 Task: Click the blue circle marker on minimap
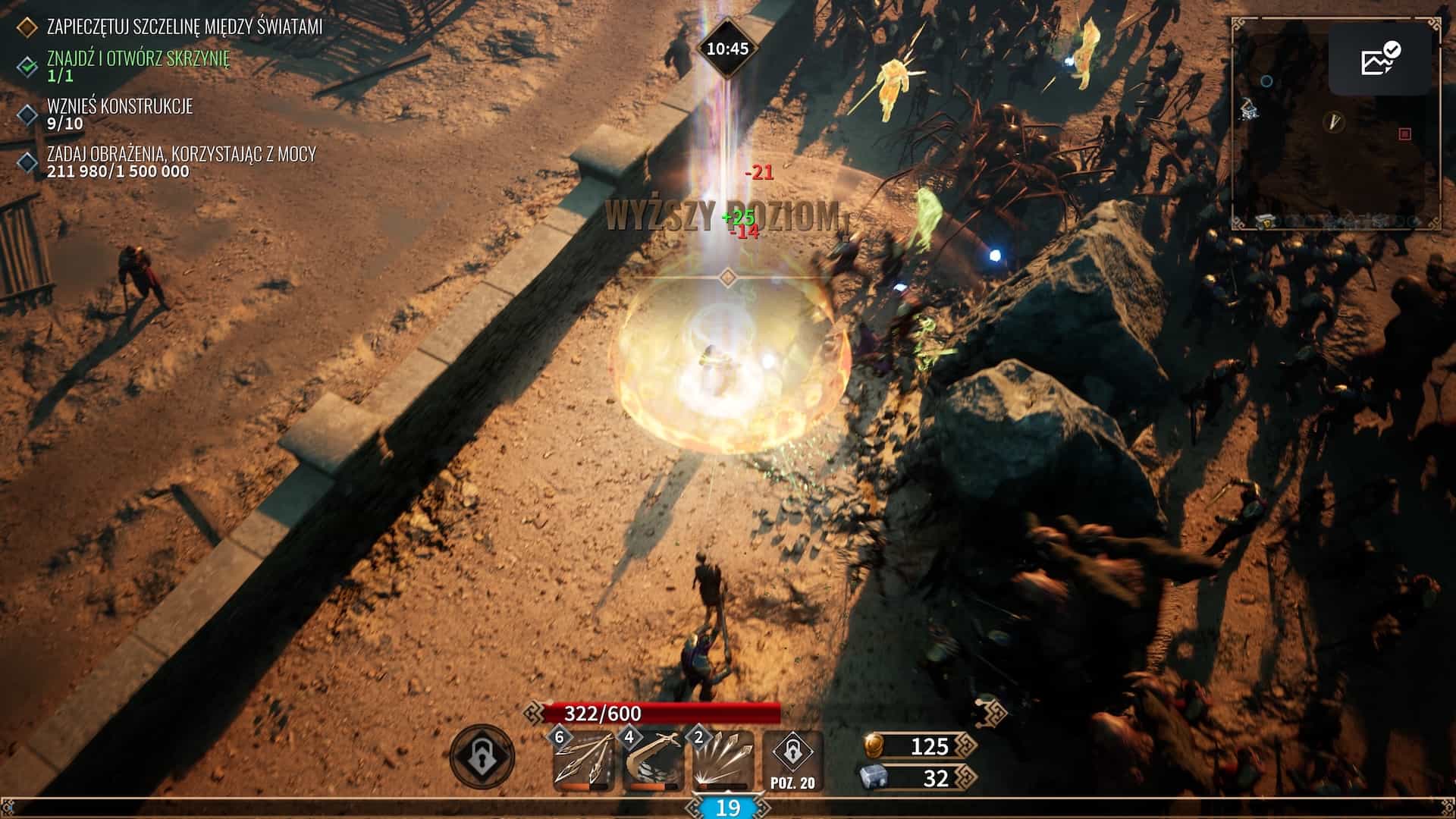(x=1266, y=81)
